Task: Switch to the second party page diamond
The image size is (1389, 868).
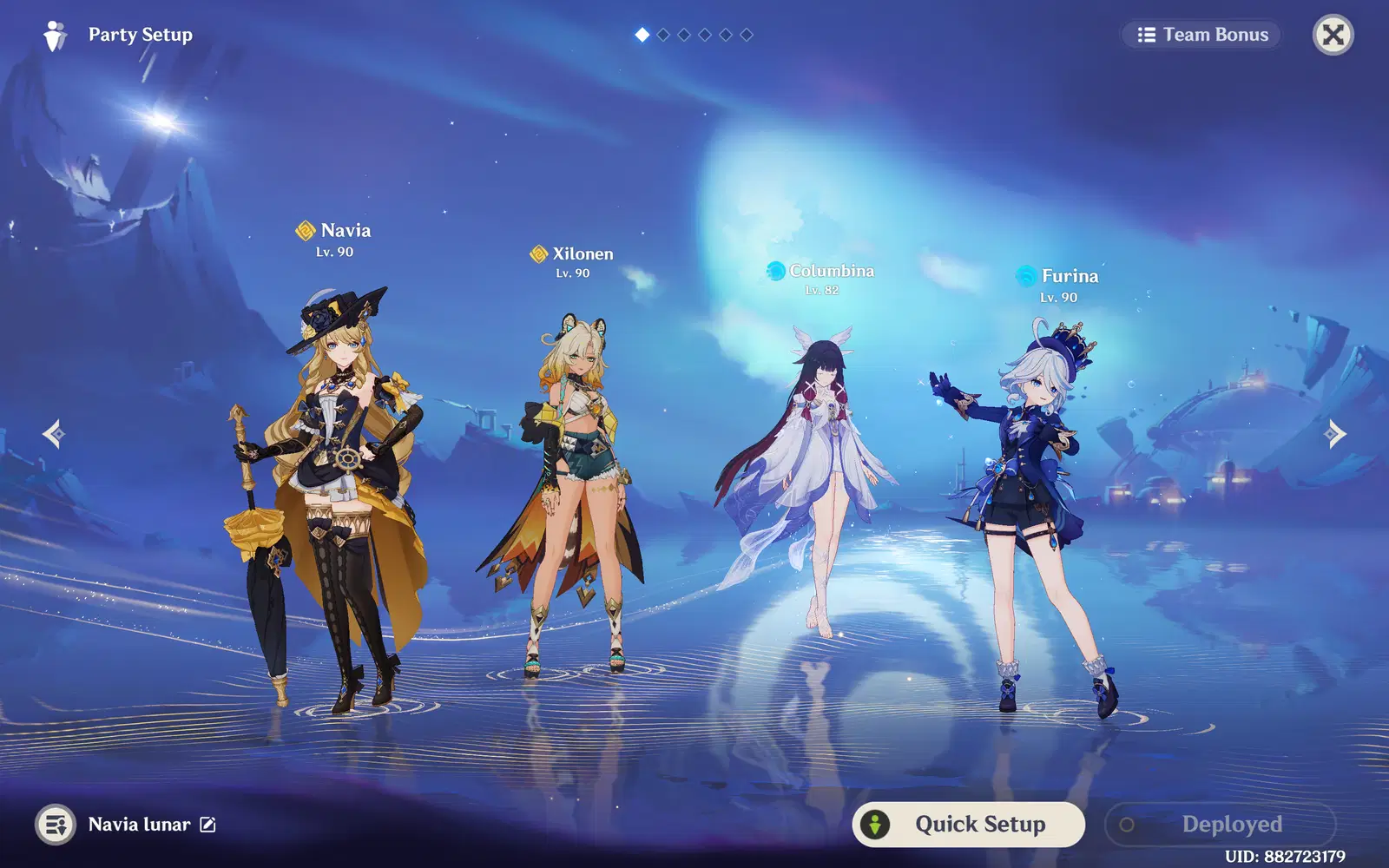Action: coord(662,35)
